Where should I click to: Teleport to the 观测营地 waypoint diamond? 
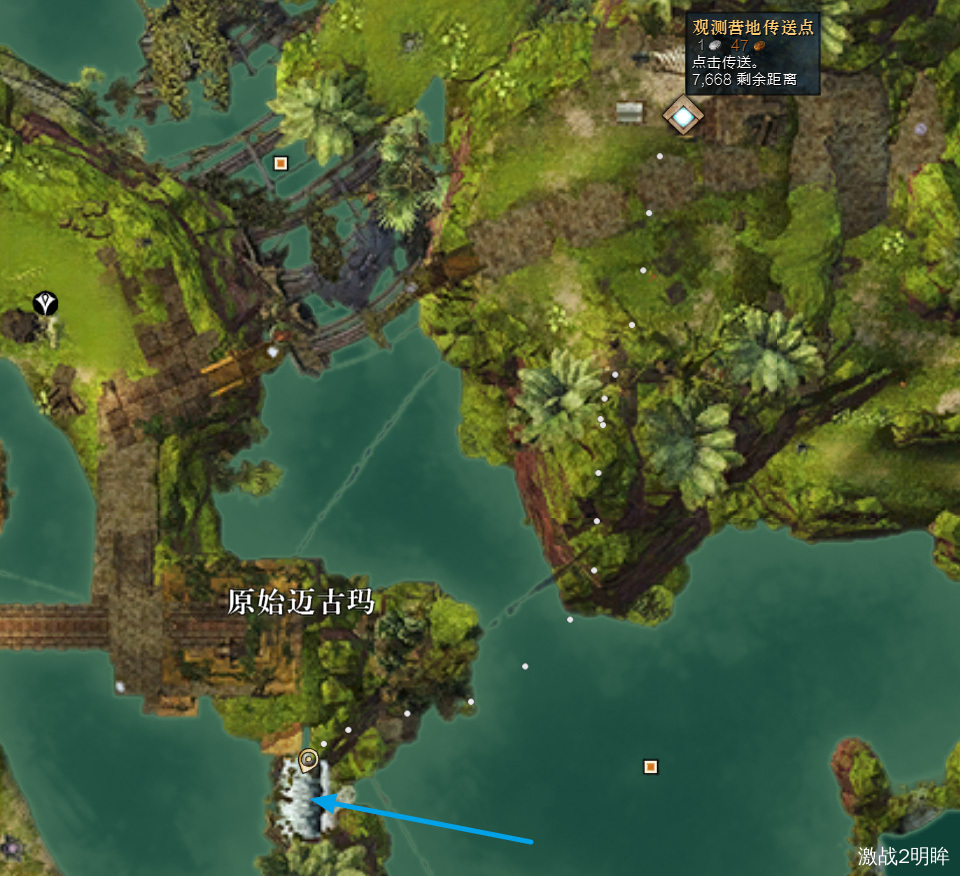pos(683,117)
